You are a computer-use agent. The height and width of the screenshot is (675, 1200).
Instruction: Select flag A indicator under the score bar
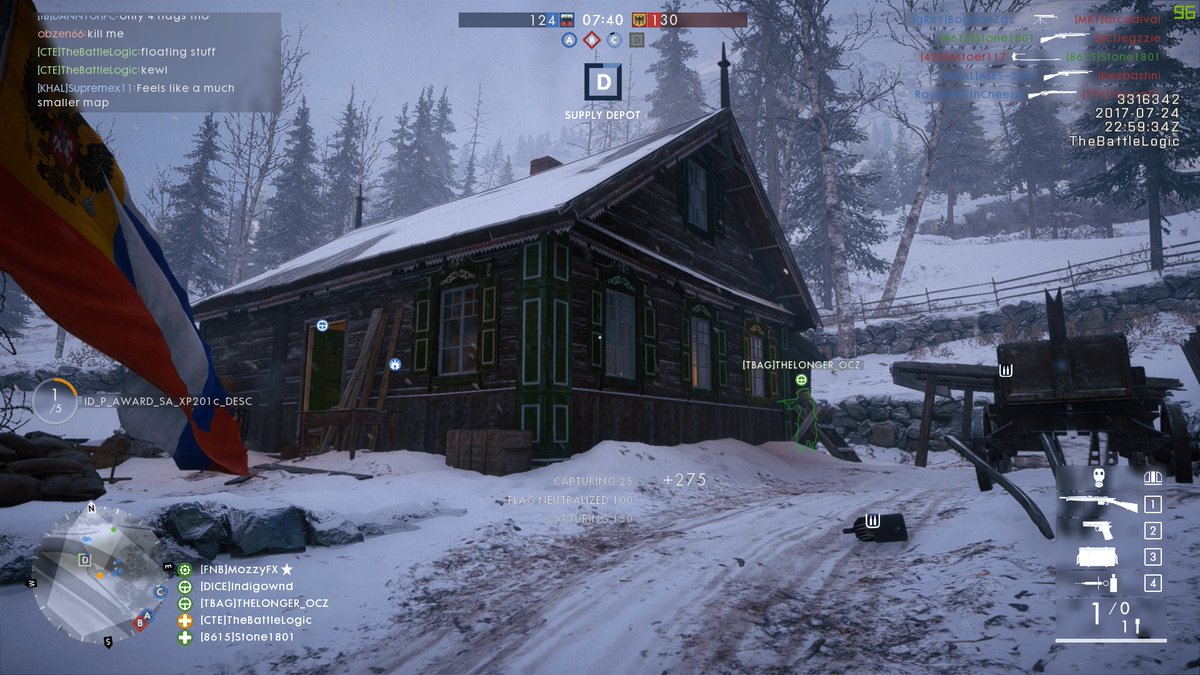click(569, 40)
